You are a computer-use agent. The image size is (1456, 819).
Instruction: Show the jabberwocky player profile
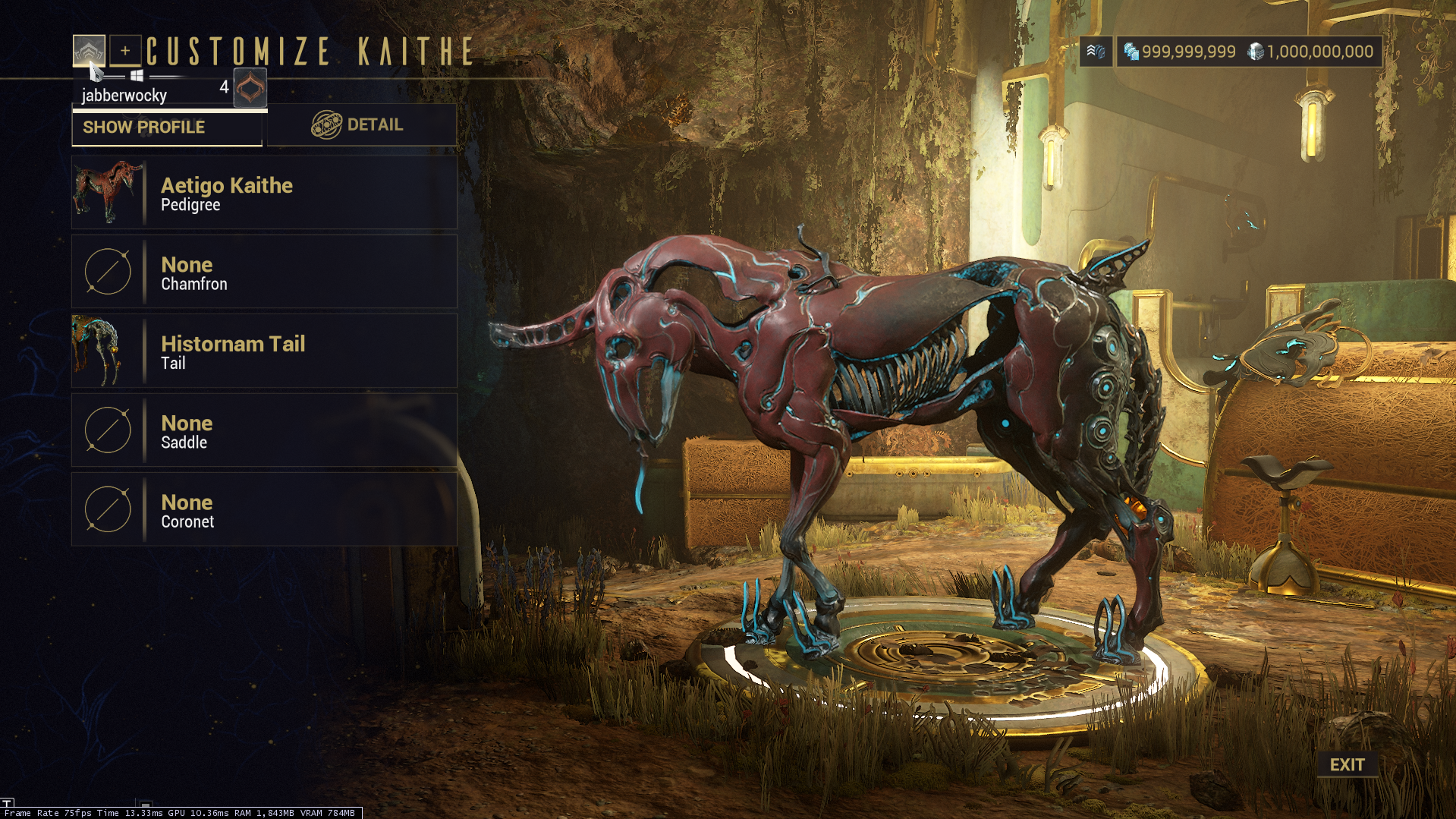(x=167, y=128)
